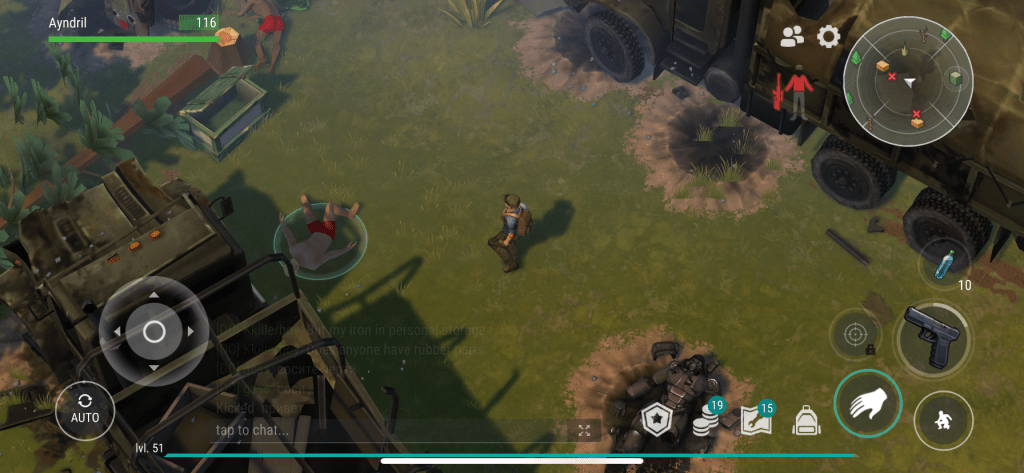This screenshot has height=473, width=1024.
Task: Open the gear settings menu
Action: [x=828, y=37]
